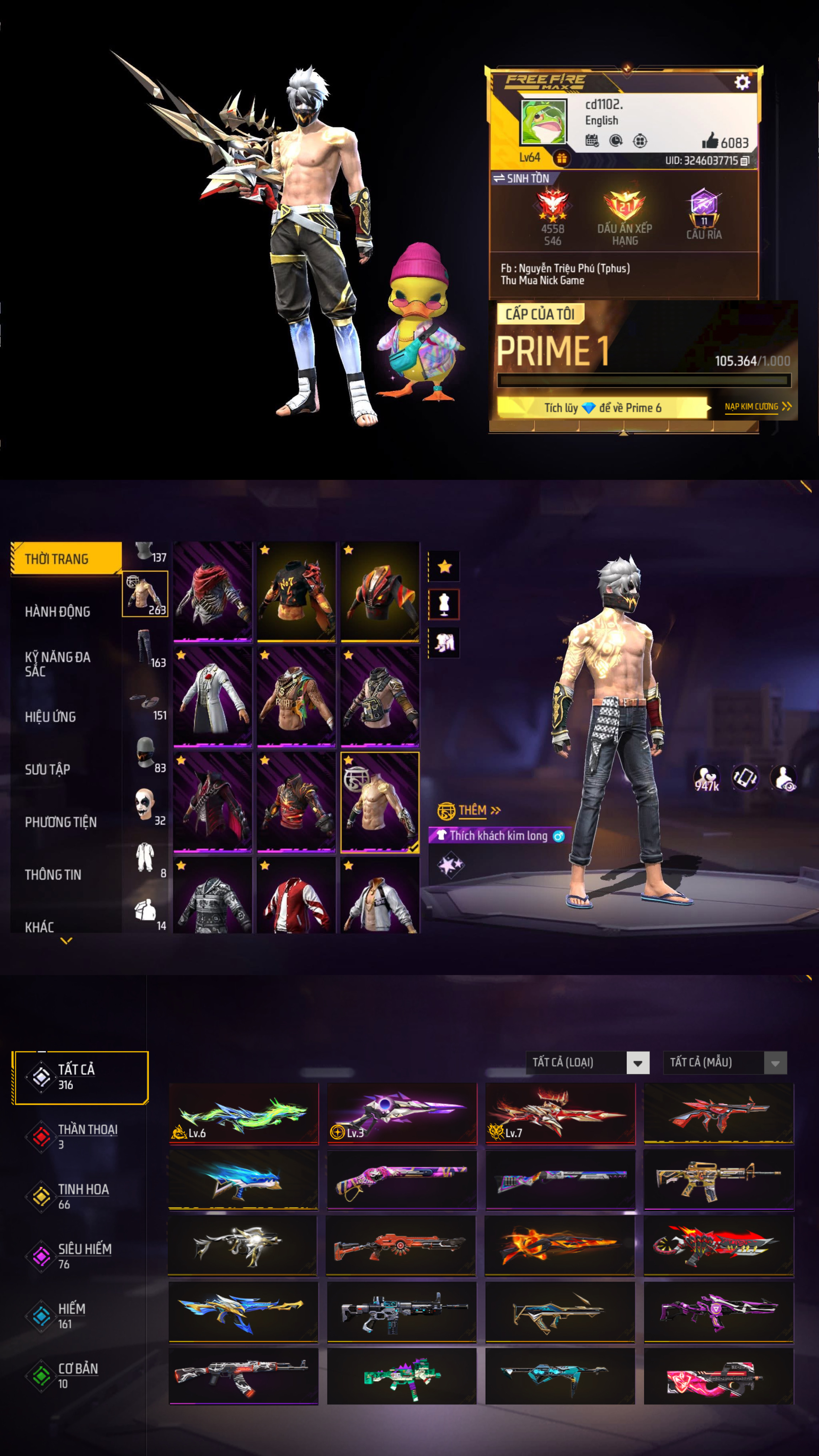Open the profile settings gear
The width and height of the screenshot is (819, 1456).
pyautogui.click(x=742, y=82)
